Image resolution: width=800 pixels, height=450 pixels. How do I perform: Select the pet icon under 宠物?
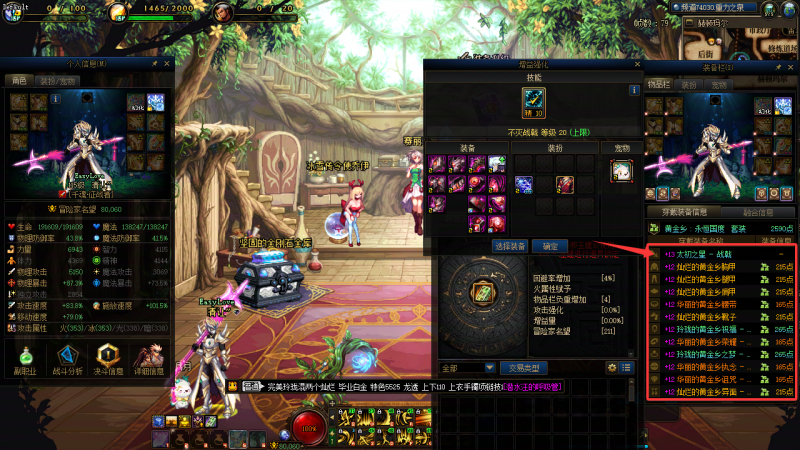point(622,171)
